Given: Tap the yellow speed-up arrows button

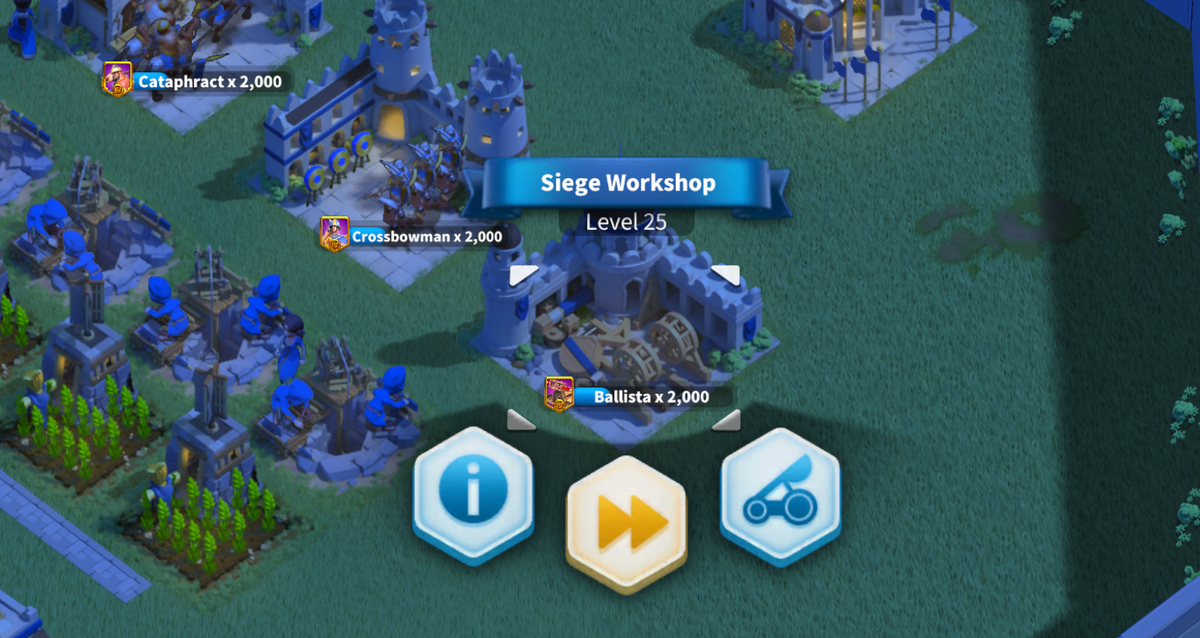Looking at the screenshot, I should 626,520.
